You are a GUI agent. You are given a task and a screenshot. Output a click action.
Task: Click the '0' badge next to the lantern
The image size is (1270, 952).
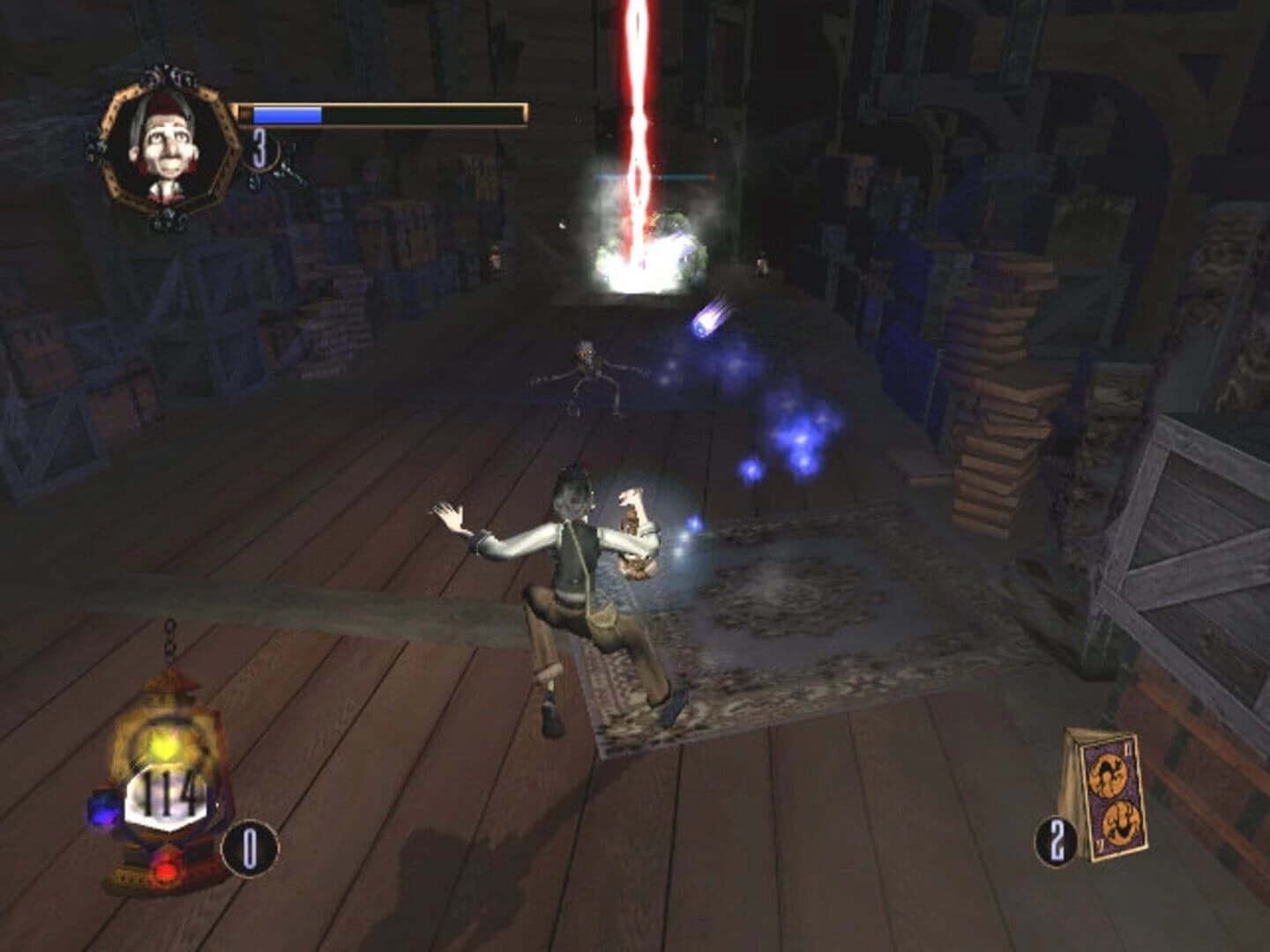coord(250,848)
